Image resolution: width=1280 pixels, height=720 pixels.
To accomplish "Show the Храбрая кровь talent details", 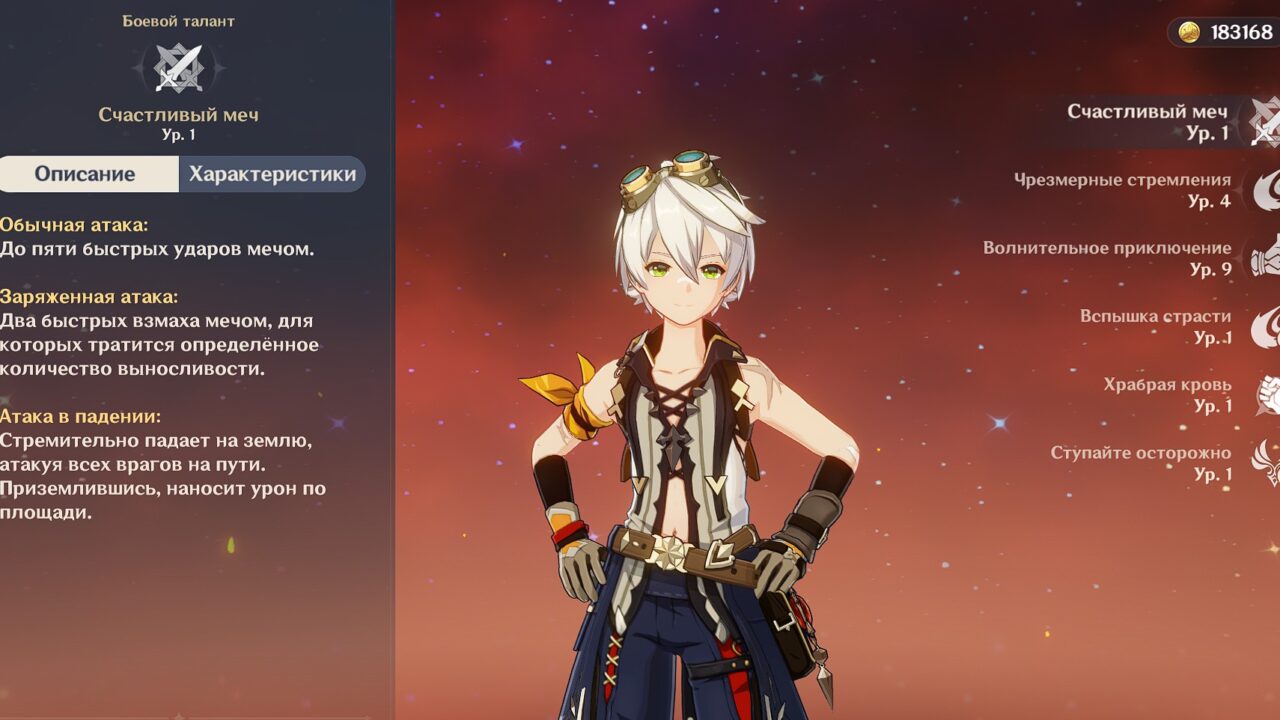I will (x=1170, y=395).
